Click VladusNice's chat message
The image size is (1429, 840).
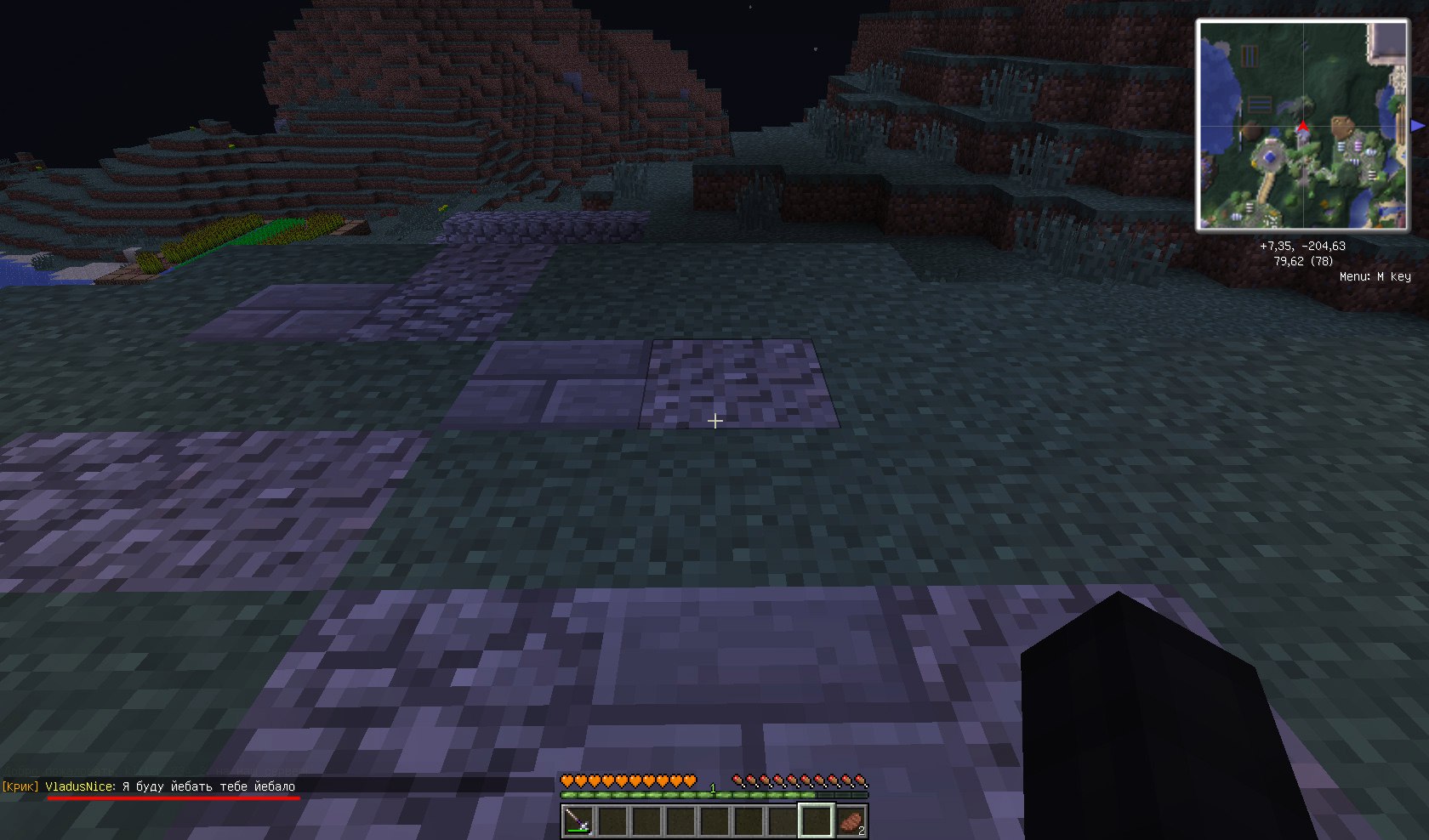pyautogui.click(x=208, y=786)
